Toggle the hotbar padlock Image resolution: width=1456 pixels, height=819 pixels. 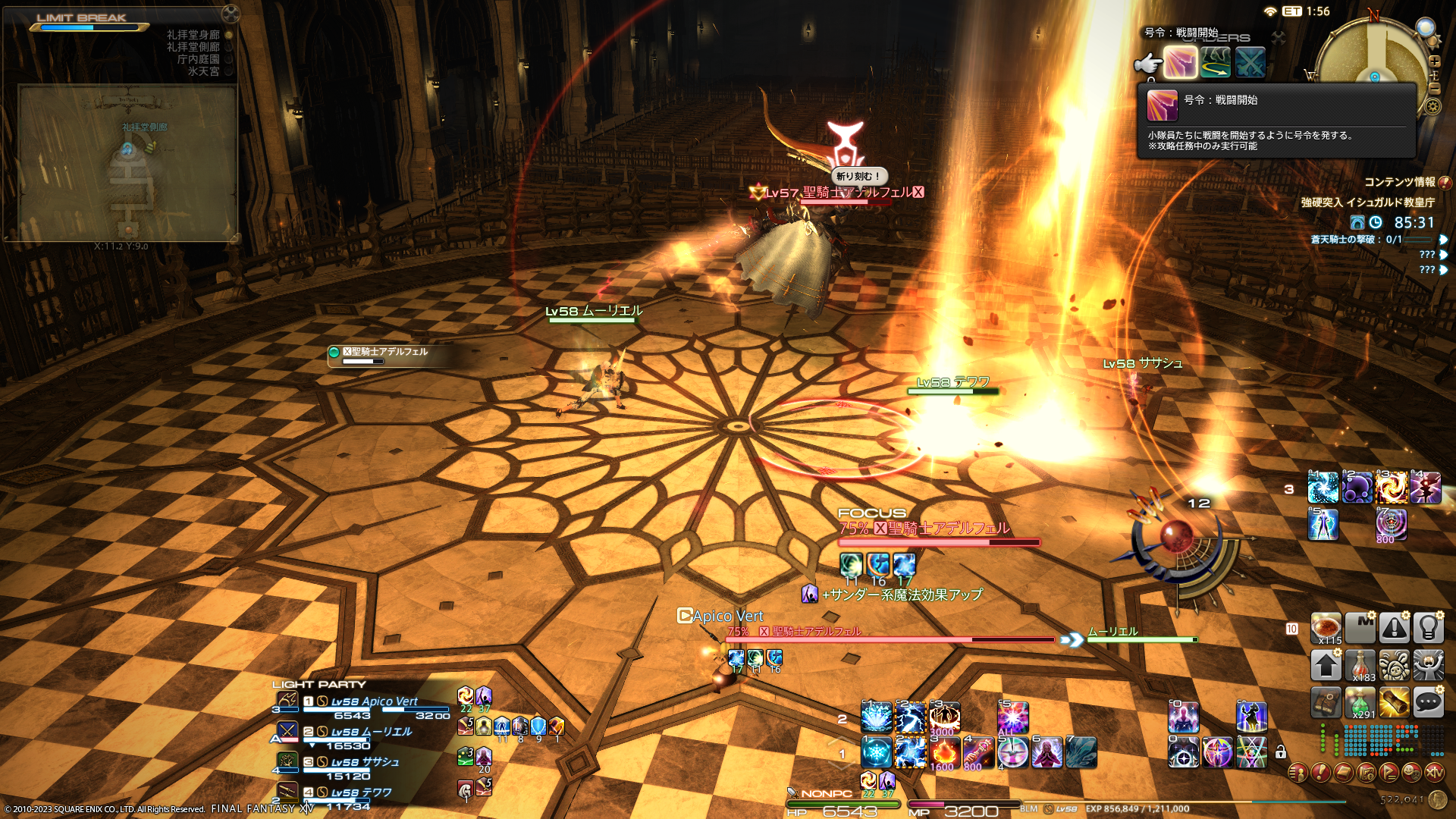[1281, 752]
